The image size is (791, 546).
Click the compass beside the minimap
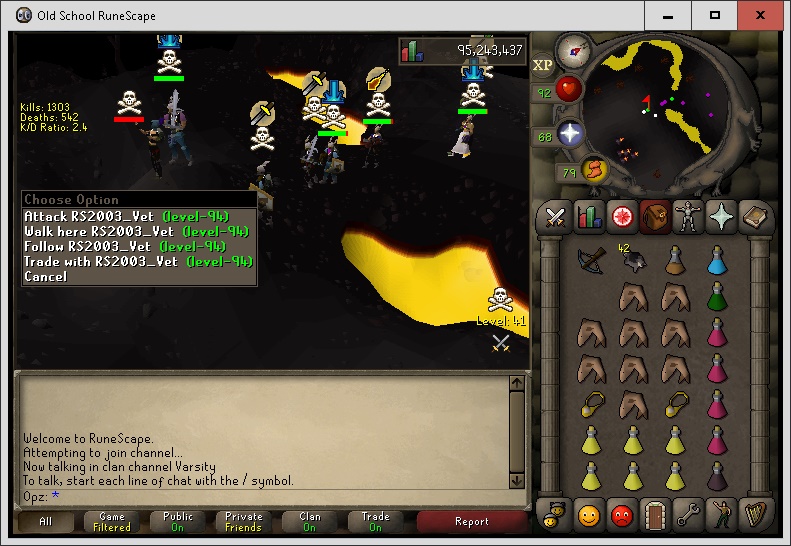[574, 48]
